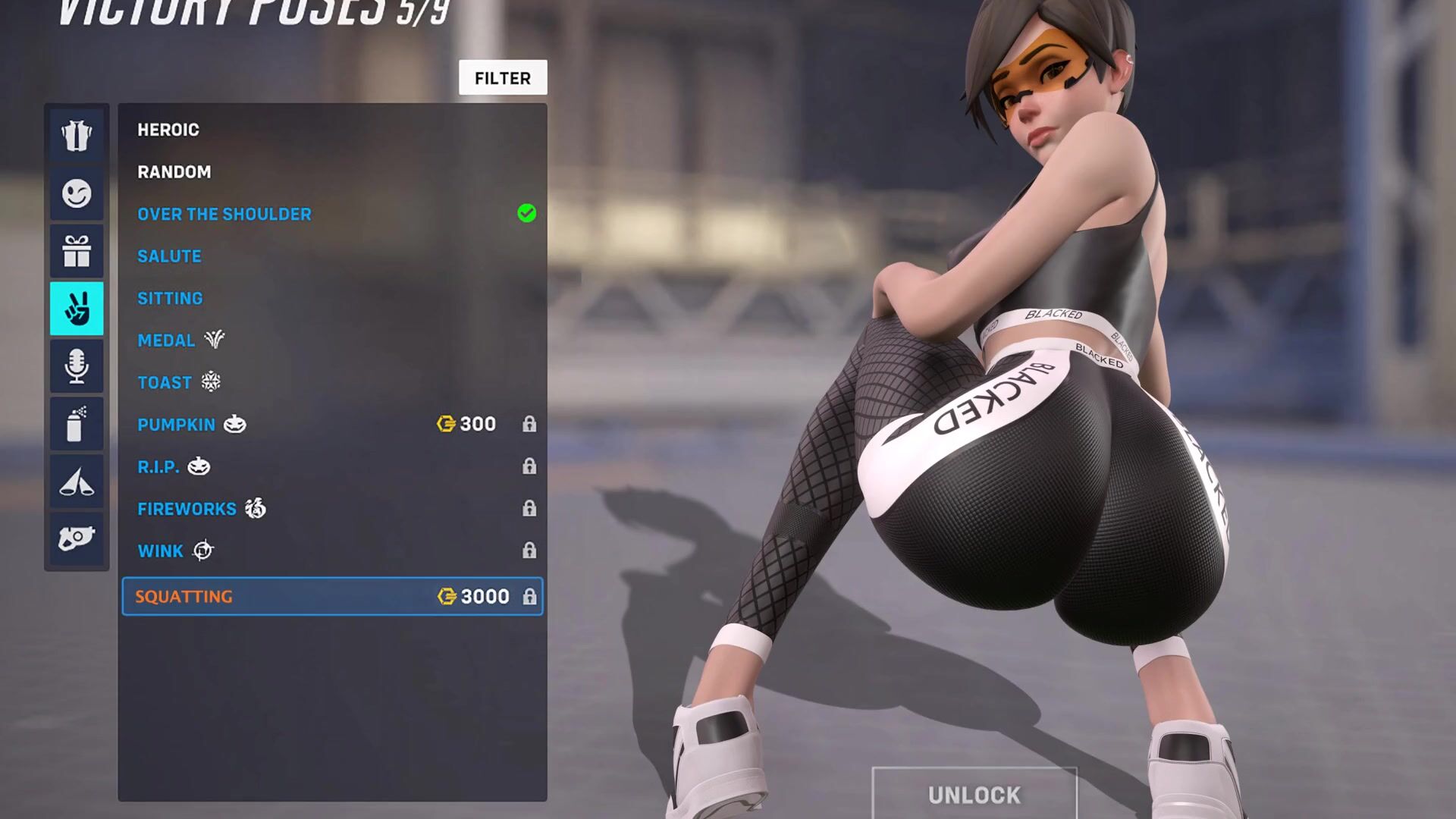Click the locked Pumpkin pose
Viewport: 1456px width, 819px height.
click(176, 425)
